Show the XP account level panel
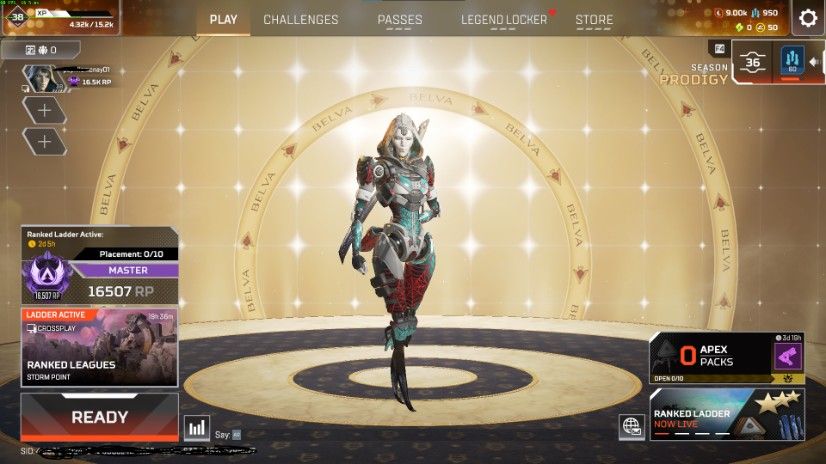 point(60,17)
